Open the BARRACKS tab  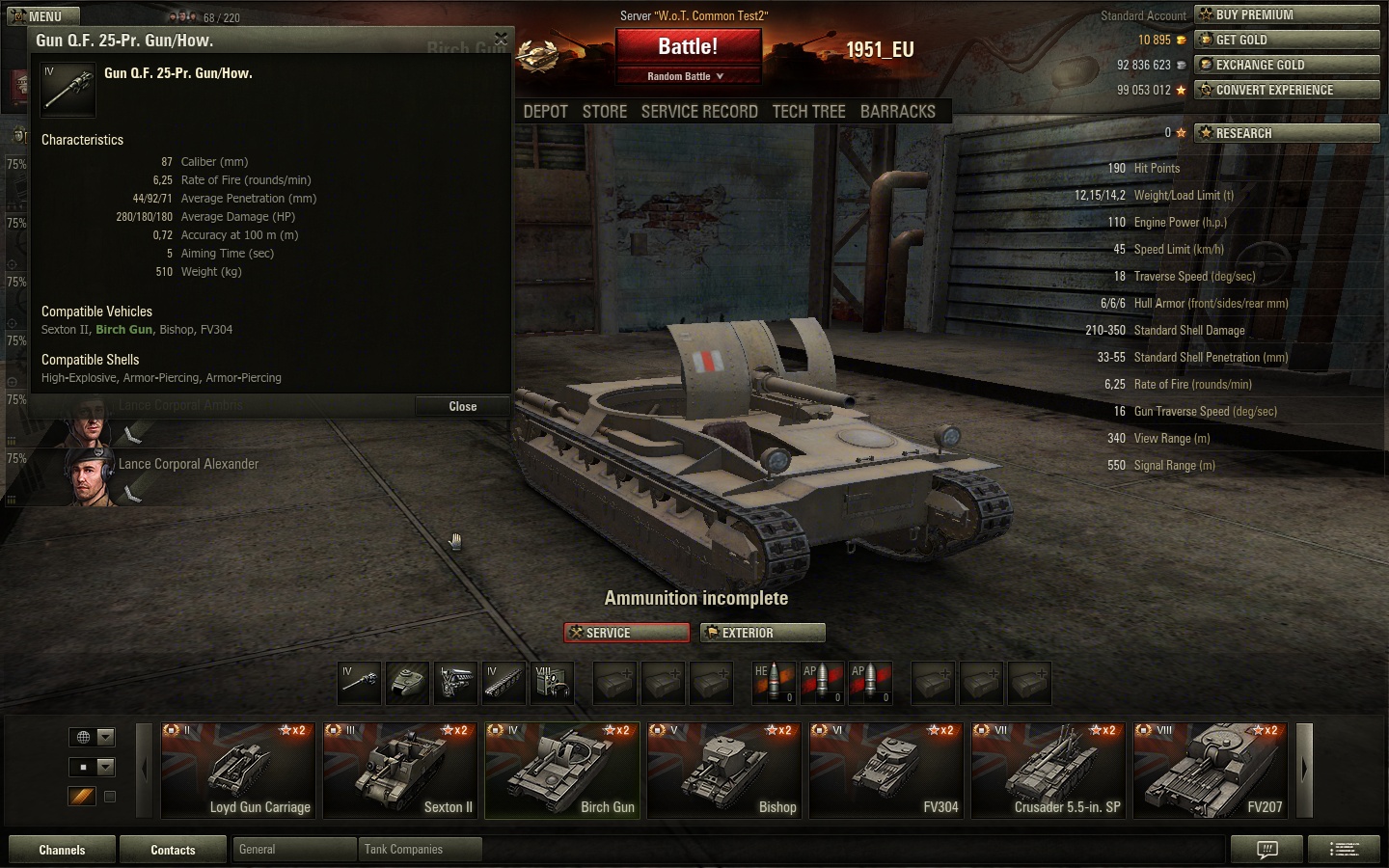tap(898, 111)
